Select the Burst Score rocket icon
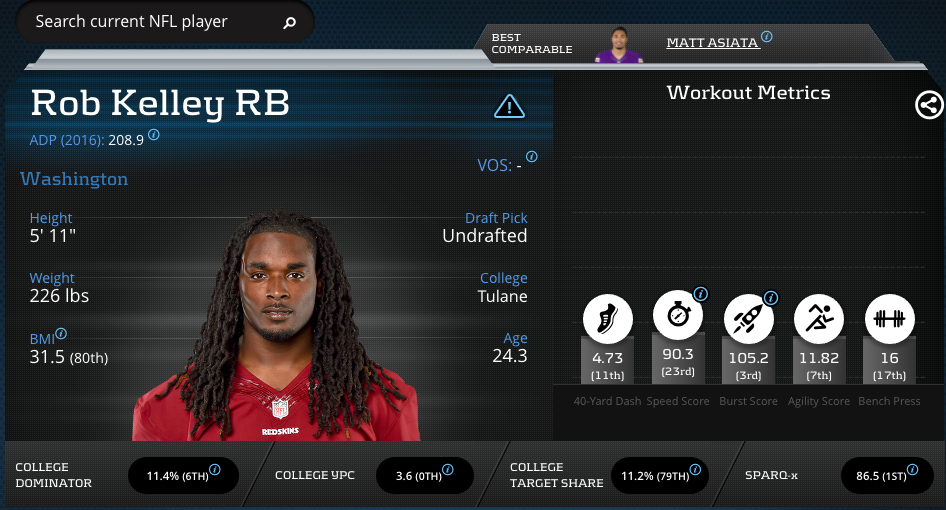This screenshot has height=510, width=946. pyautogui.click(x=747, y=318)
